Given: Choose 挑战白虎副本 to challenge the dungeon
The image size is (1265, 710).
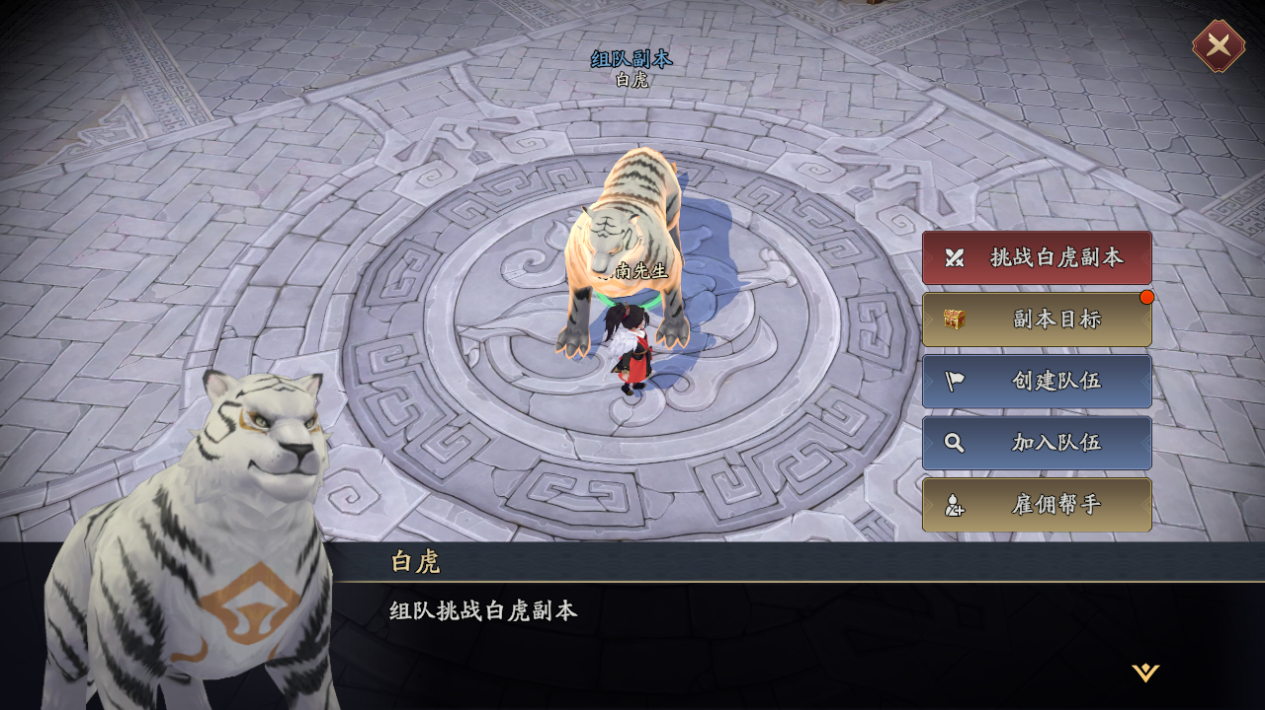Looking at the screenshot, I should (x=1037, y=258).
